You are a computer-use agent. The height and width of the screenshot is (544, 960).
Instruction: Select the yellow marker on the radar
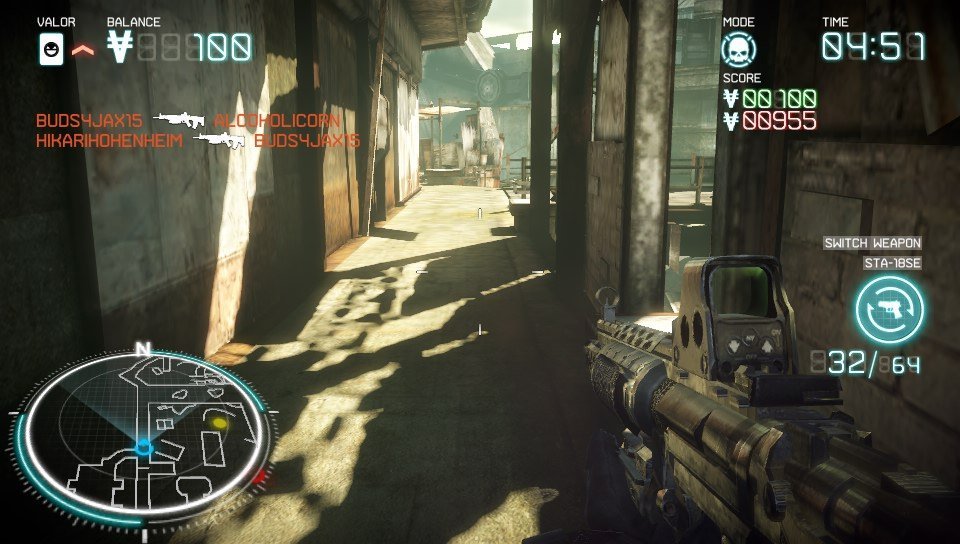point(219,424)
